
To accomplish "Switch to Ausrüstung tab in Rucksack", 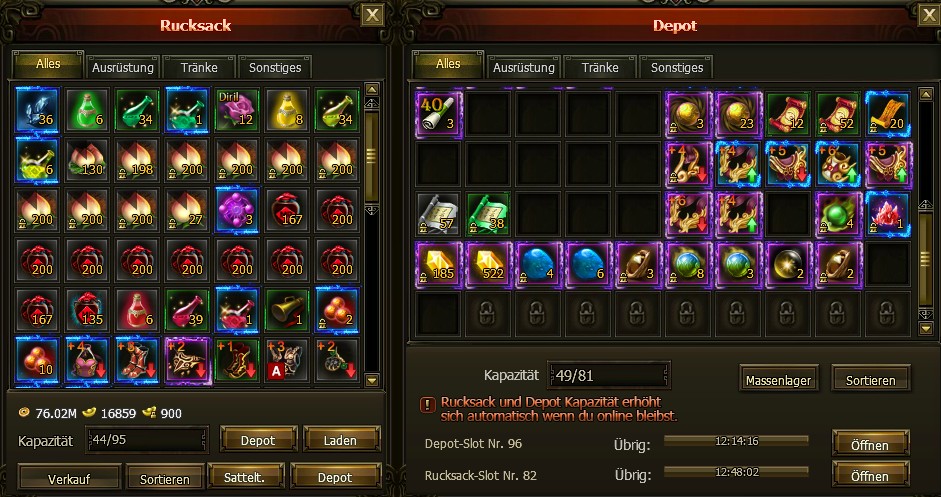I will (x=122, y=68).
